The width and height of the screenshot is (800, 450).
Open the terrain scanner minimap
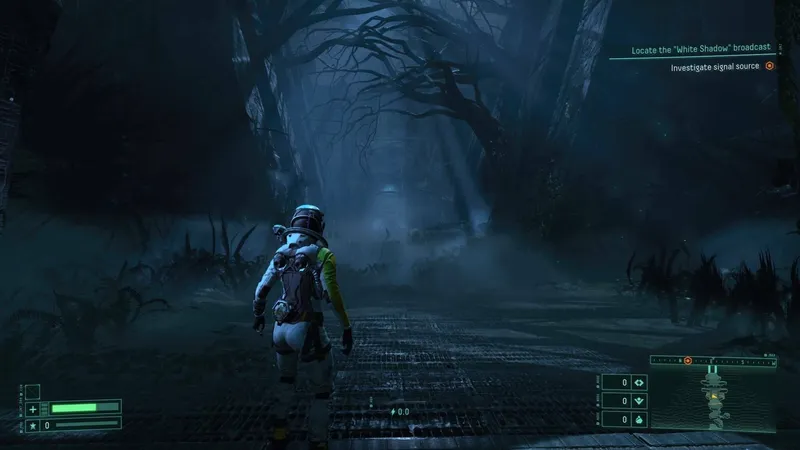[x=714, y=400]
